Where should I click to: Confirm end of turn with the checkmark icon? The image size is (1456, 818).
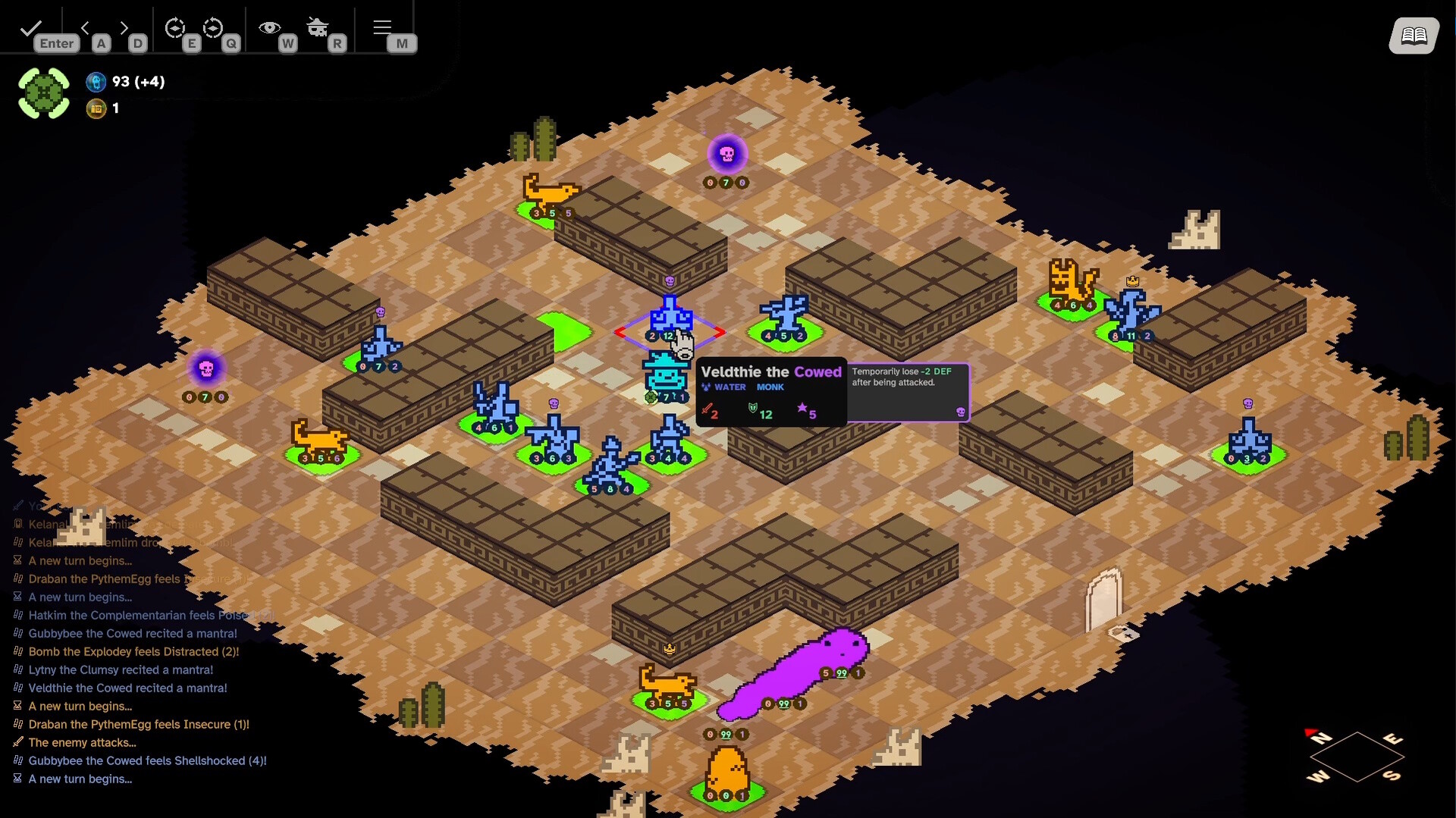(x=30, y=27)
